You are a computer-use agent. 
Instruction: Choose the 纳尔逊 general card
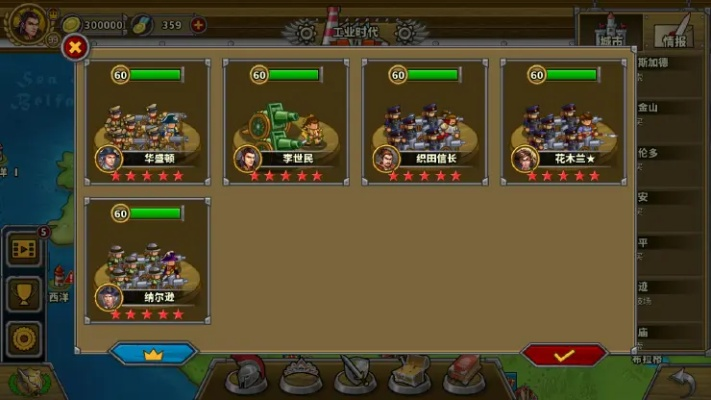point(148,259)
